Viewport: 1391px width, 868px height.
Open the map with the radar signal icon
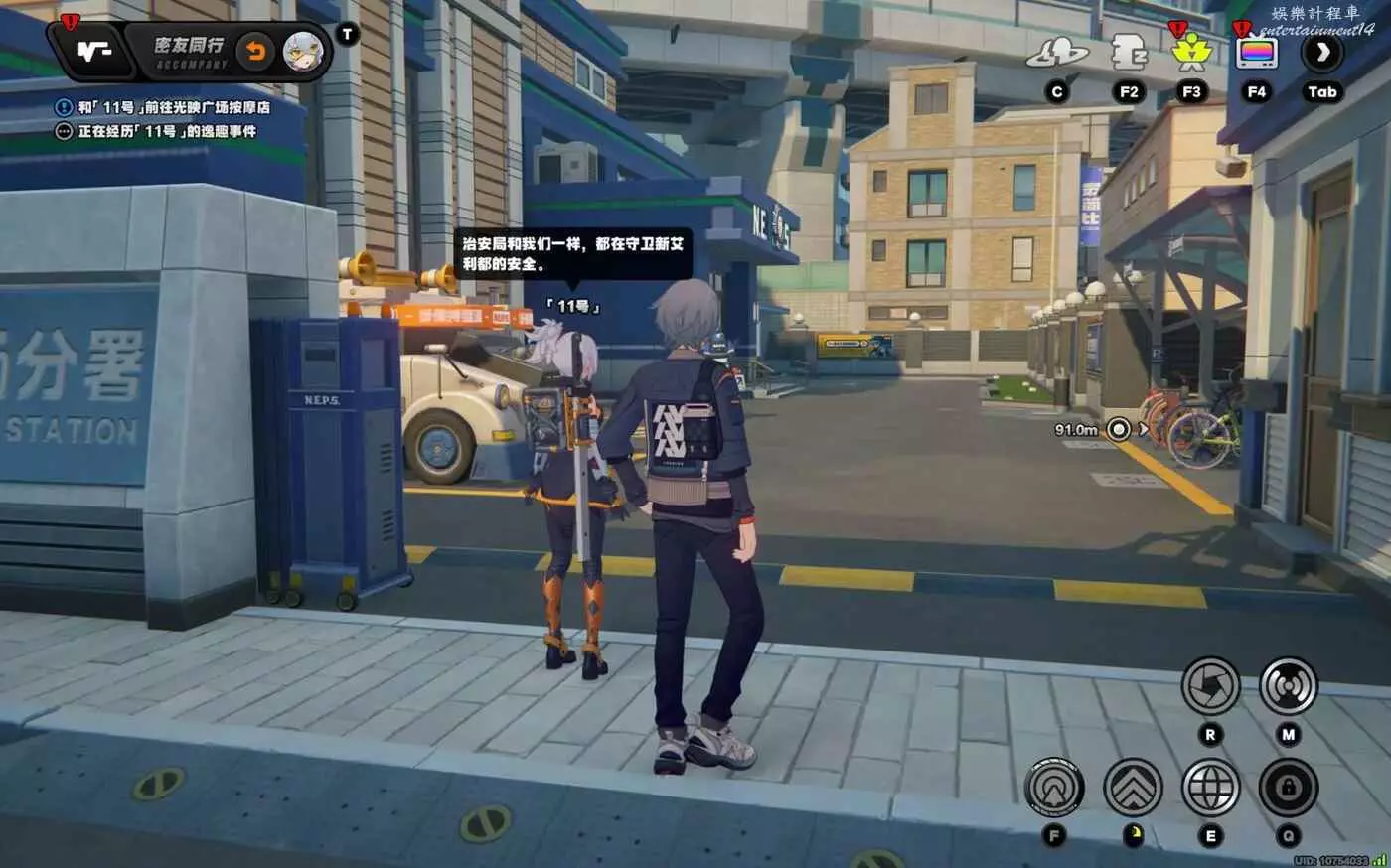pyautogui.click(x=1288, y=686)
